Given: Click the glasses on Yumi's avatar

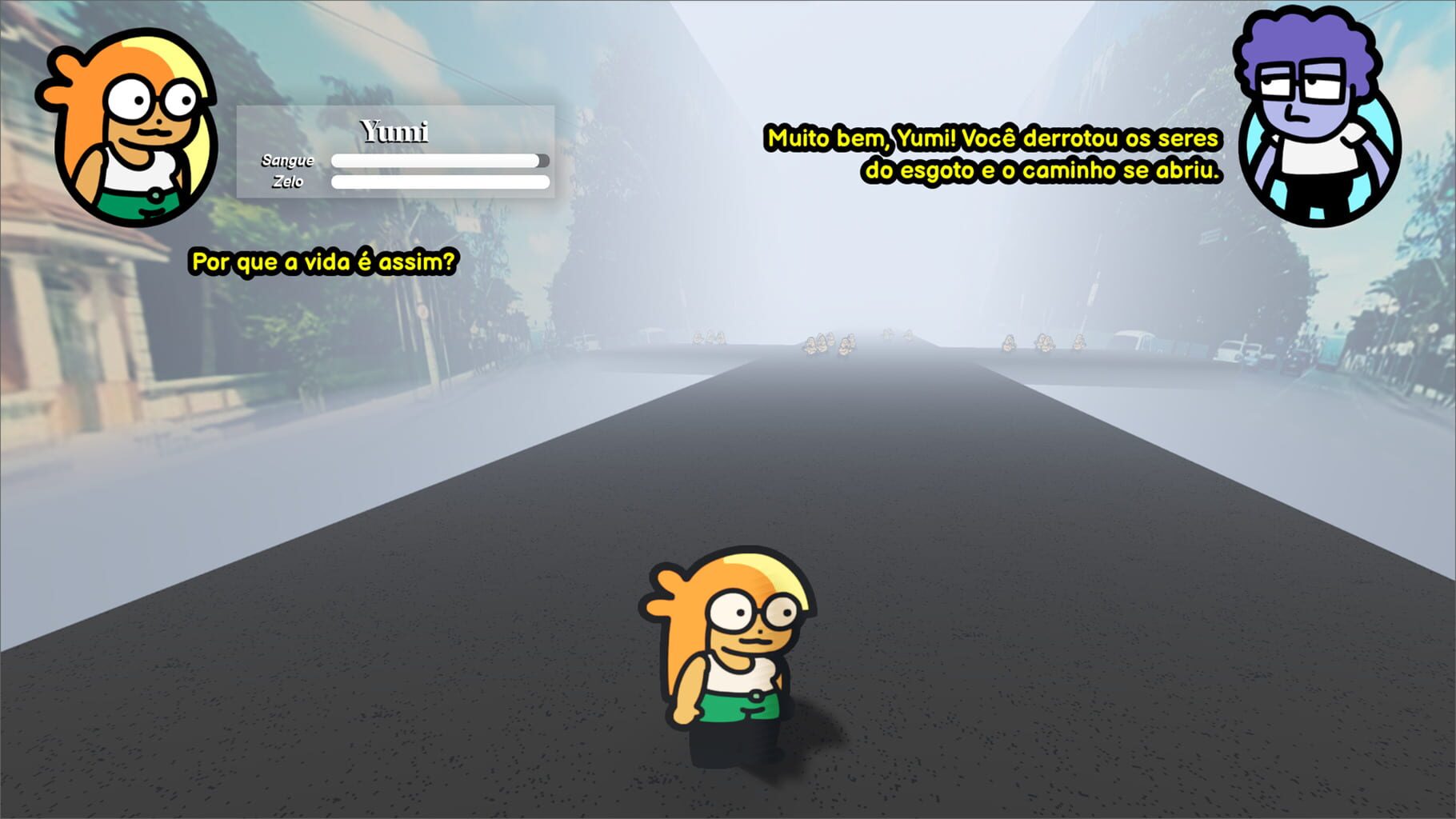Looking at the screenshot, I should [152, 96].
